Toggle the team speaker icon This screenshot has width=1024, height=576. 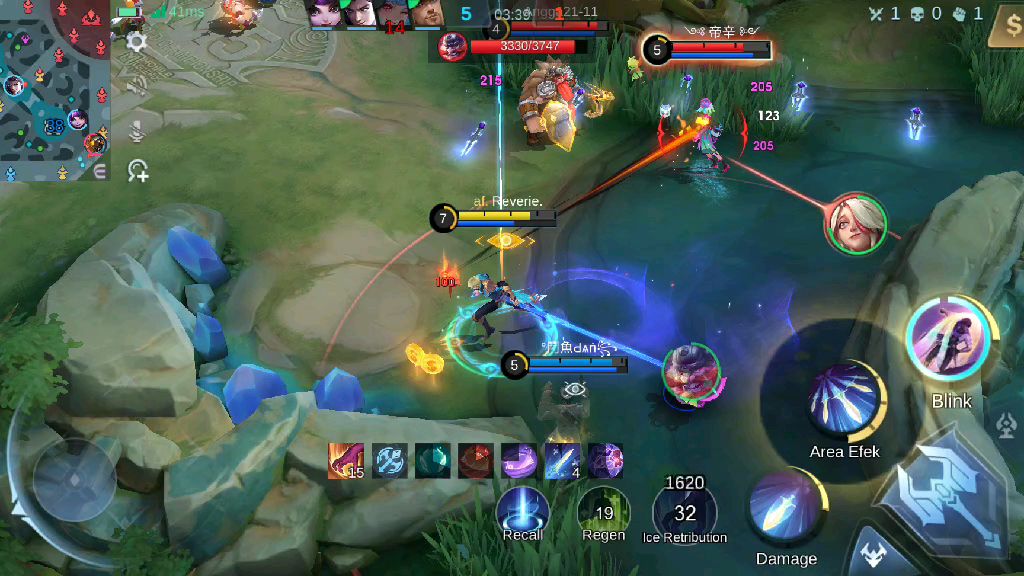[137, 85]
